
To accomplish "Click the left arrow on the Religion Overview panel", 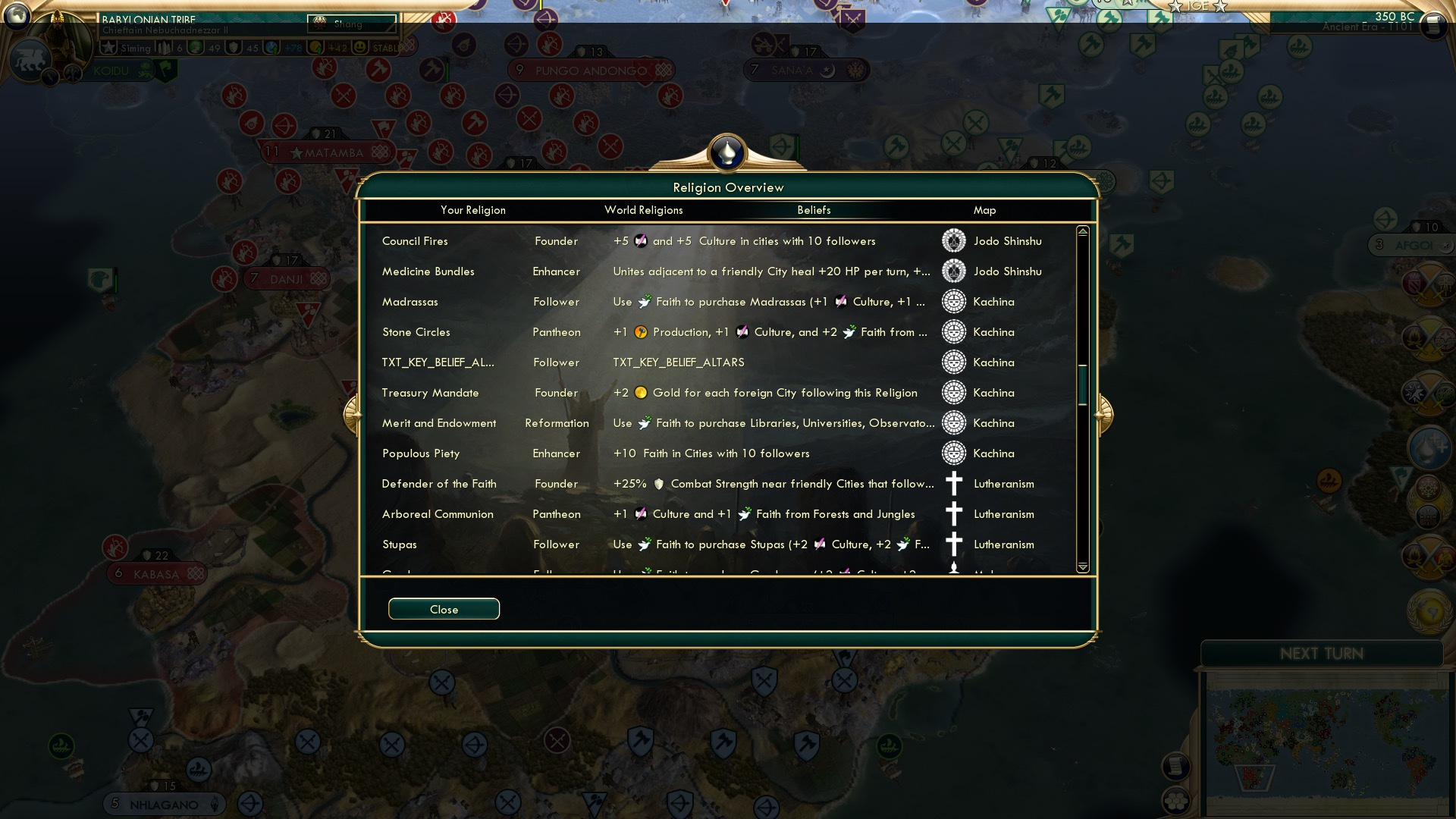I will [x=353, y=415].
